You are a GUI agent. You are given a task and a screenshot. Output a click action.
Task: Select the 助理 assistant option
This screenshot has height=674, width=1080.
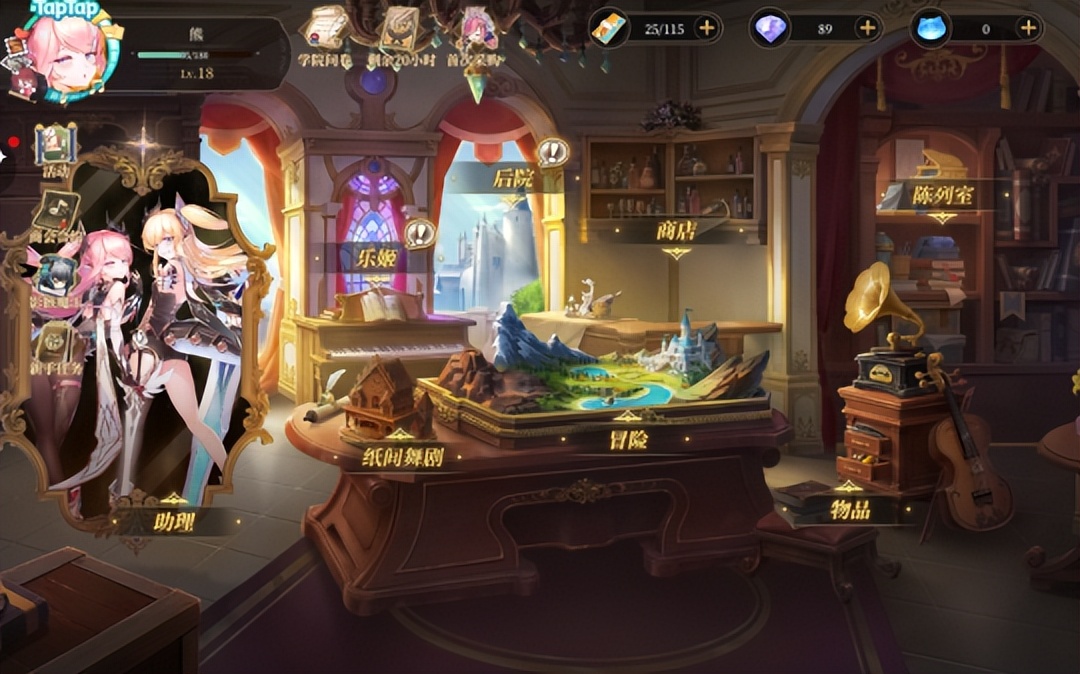click(173, 520)
